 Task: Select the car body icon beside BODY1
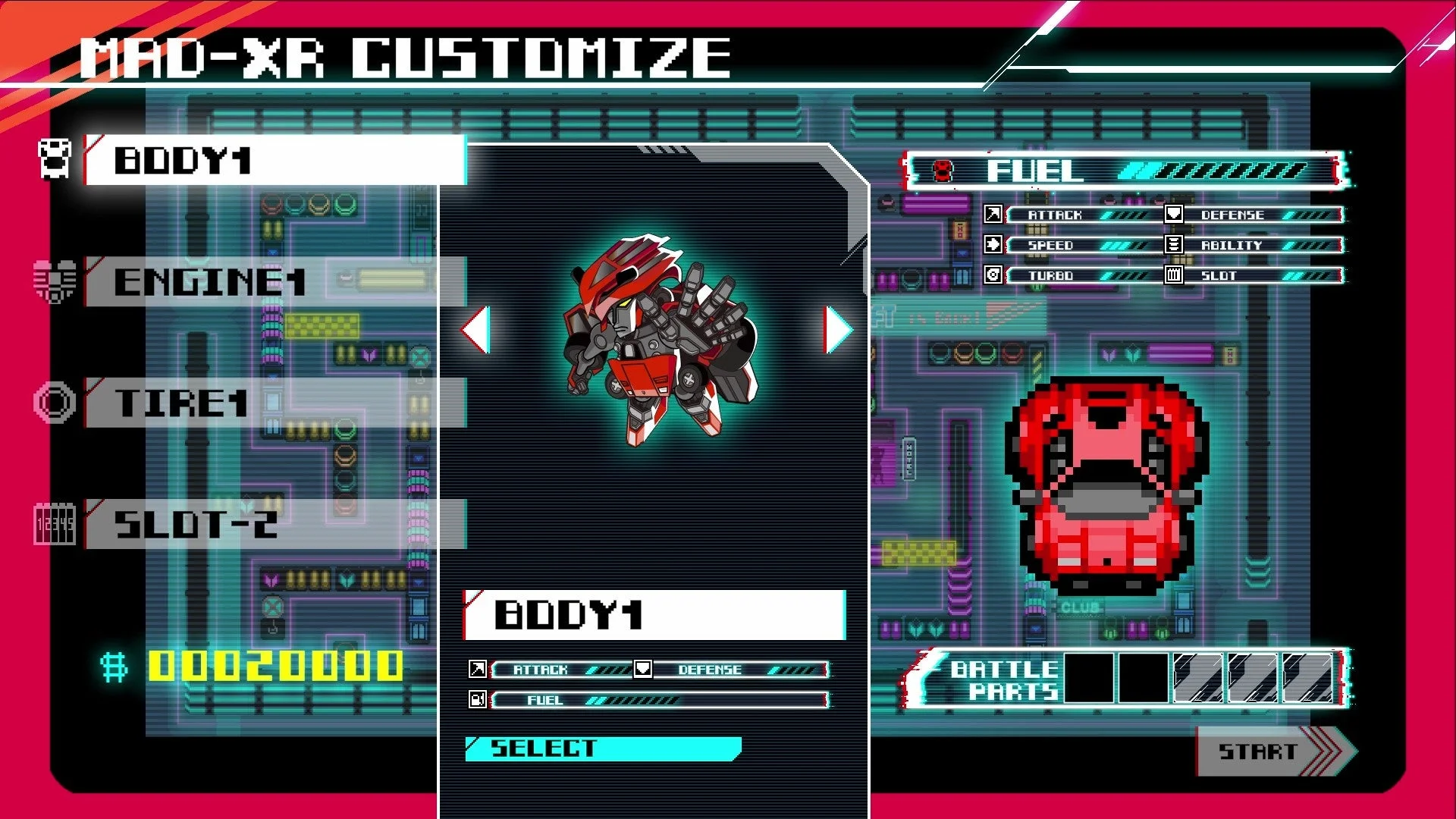point(53,157)
